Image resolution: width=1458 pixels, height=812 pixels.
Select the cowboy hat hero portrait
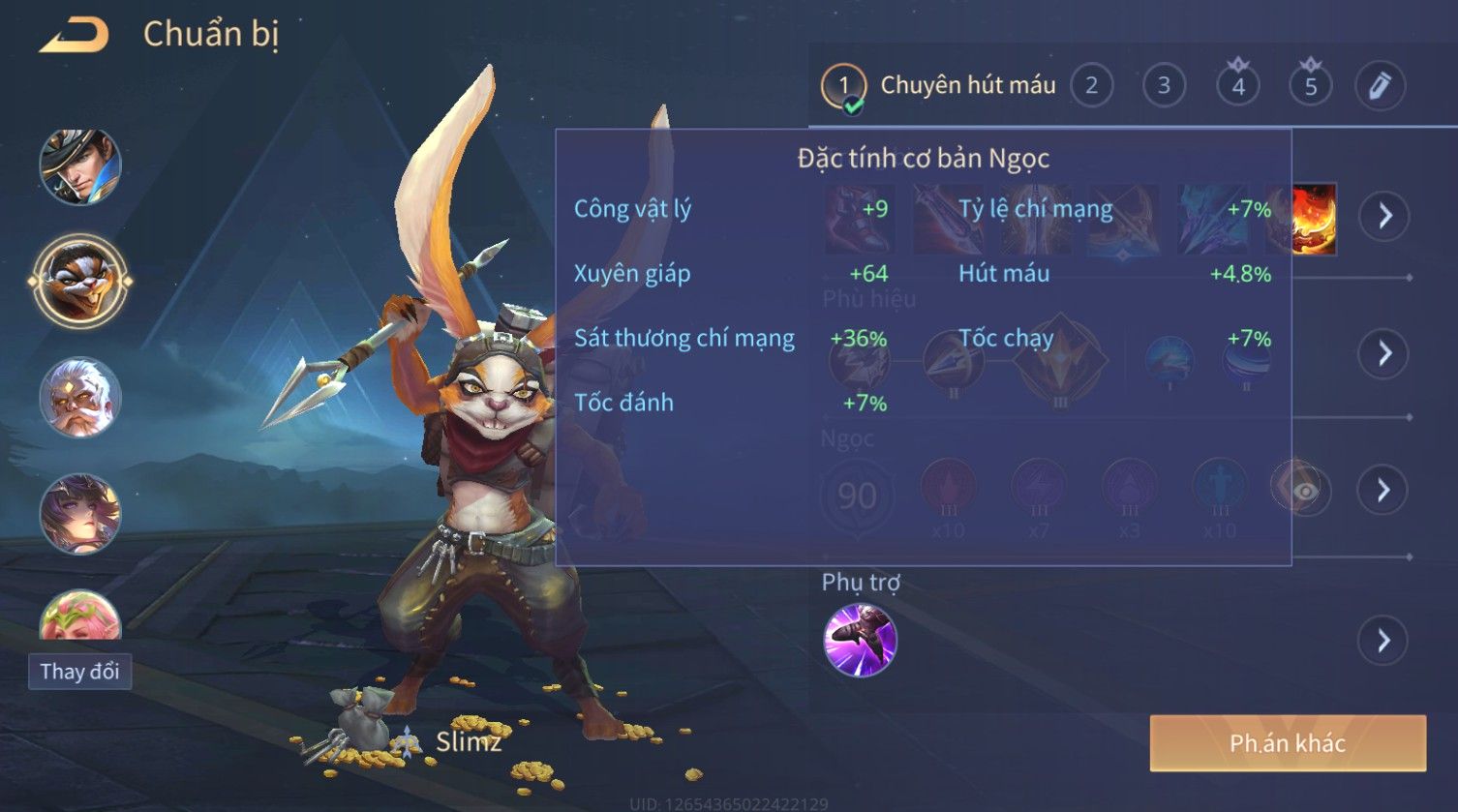pyautogui.click(x=79, y=166)
